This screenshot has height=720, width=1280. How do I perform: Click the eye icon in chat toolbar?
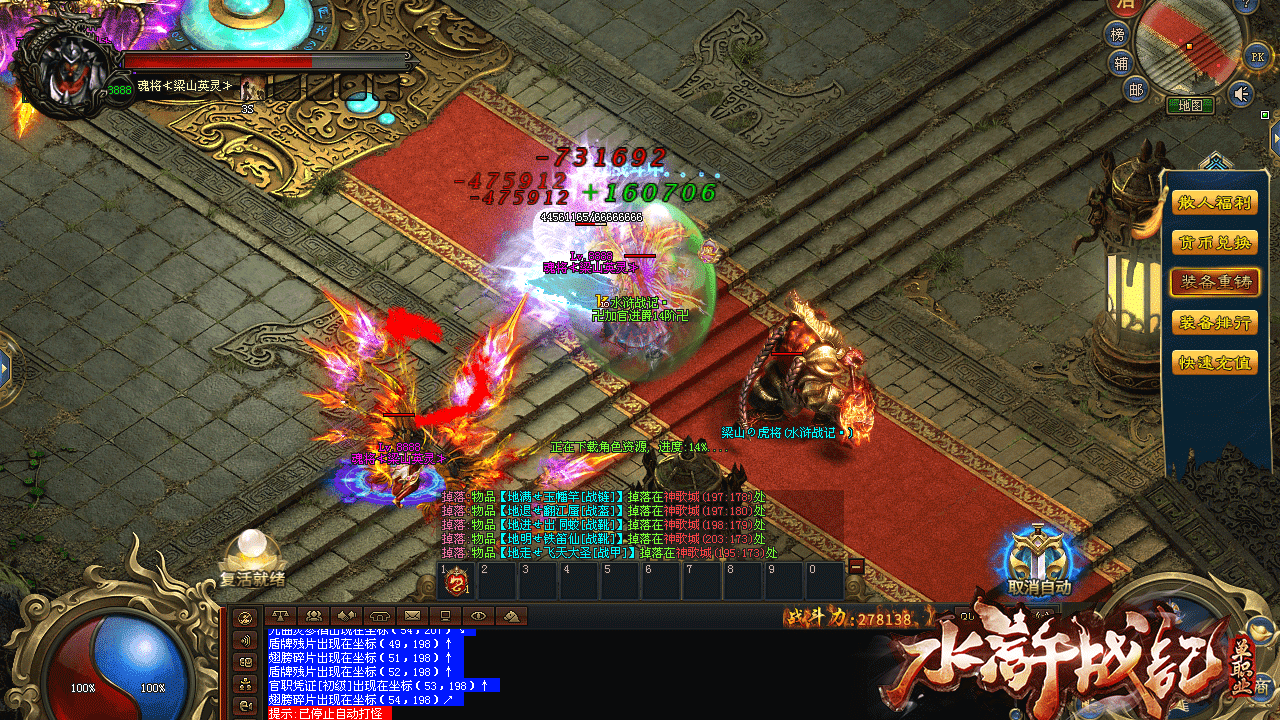(x=479, y=616)
